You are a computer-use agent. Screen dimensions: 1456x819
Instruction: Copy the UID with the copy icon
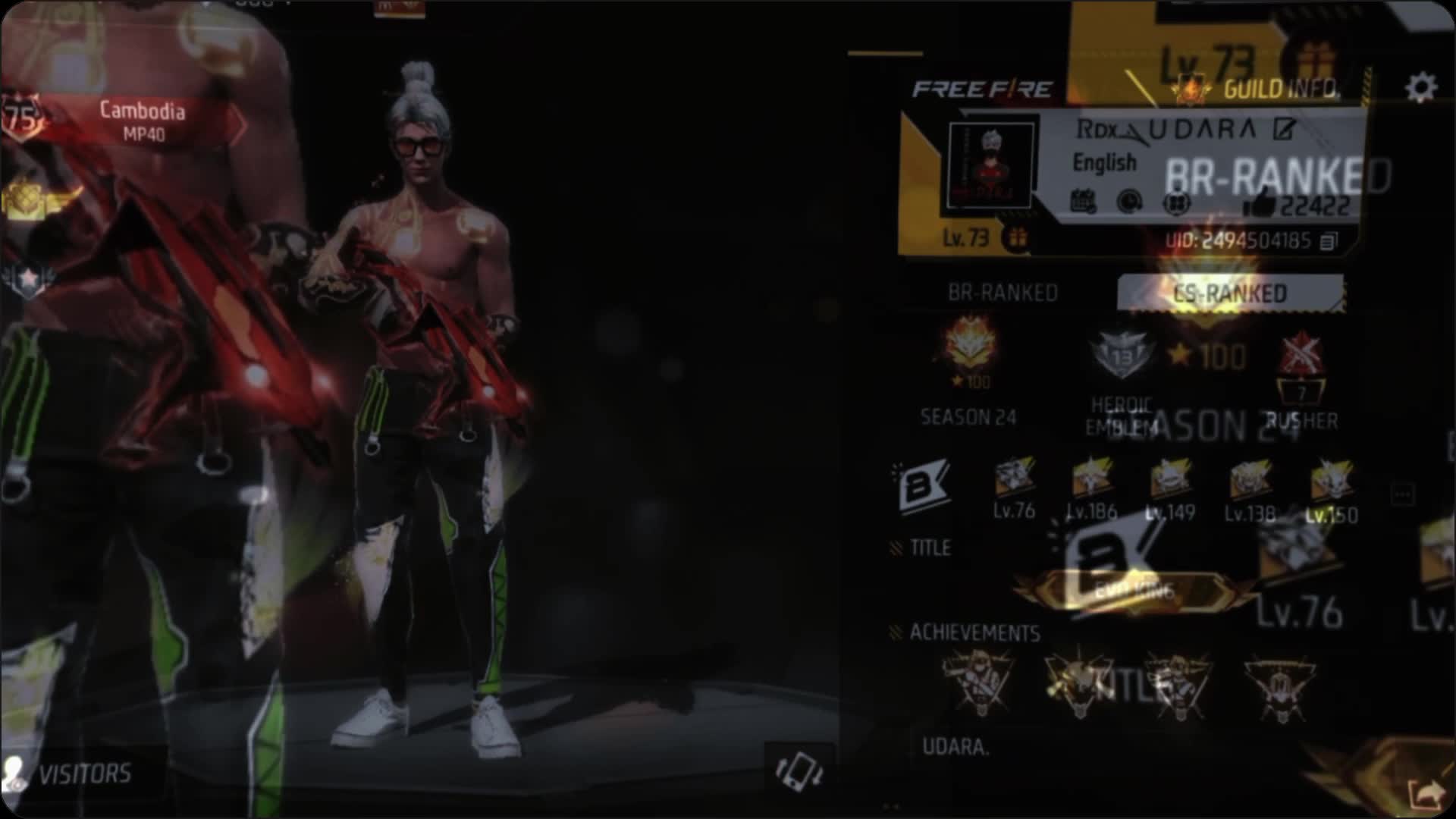(x=1329, y=242)
